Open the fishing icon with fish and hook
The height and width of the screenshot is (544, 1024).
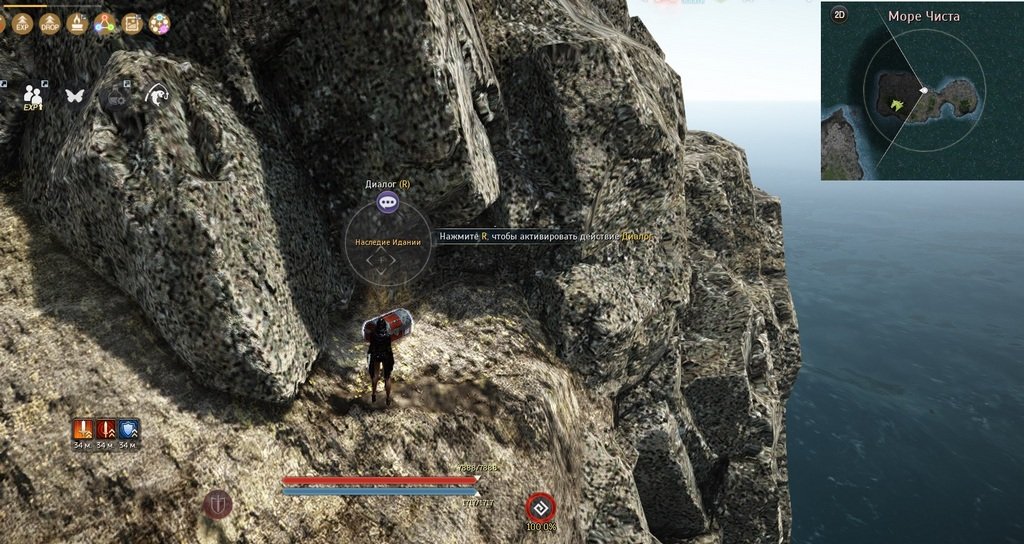click(157, 95)
